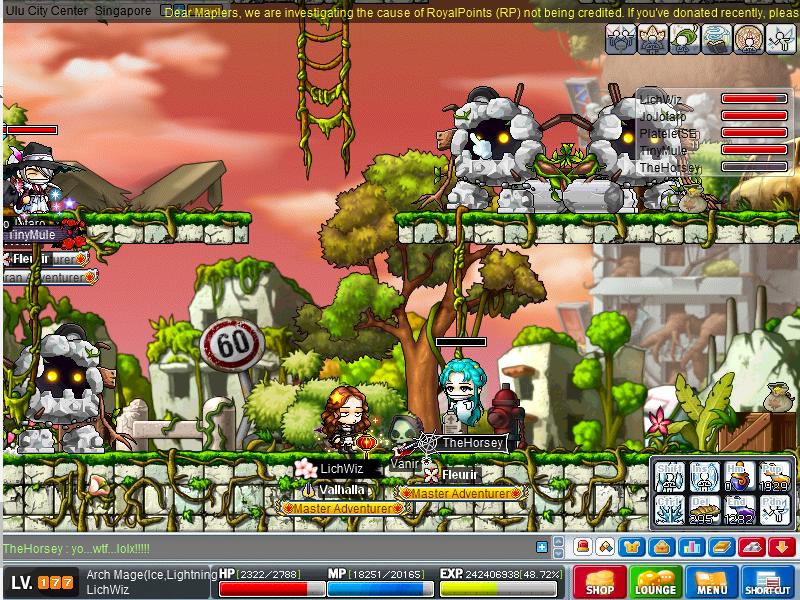The height and width of the screenshot is (600, 800).
Task: Click the chat line from TheHorsey
Action: pyautogui.click(x=77, y=548)
